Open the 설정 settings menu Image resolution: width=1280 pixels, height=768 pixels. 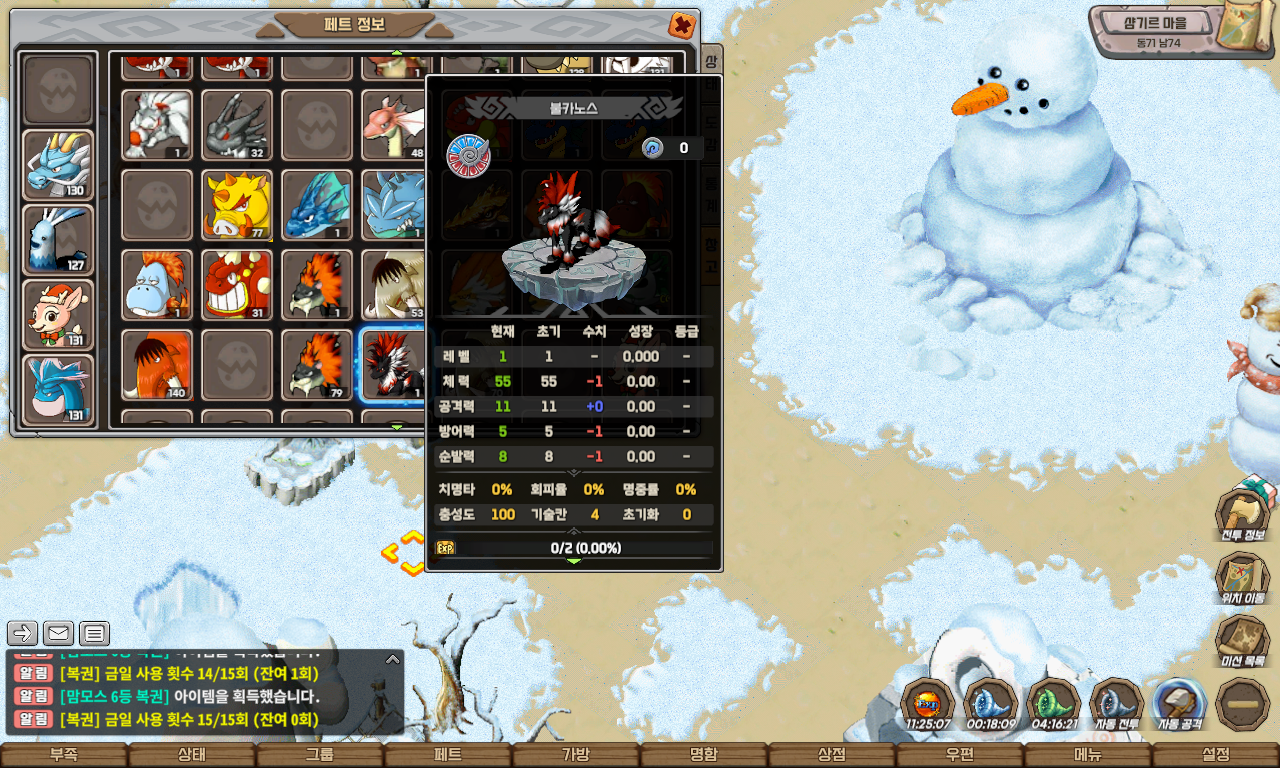tap(1216, 755)
